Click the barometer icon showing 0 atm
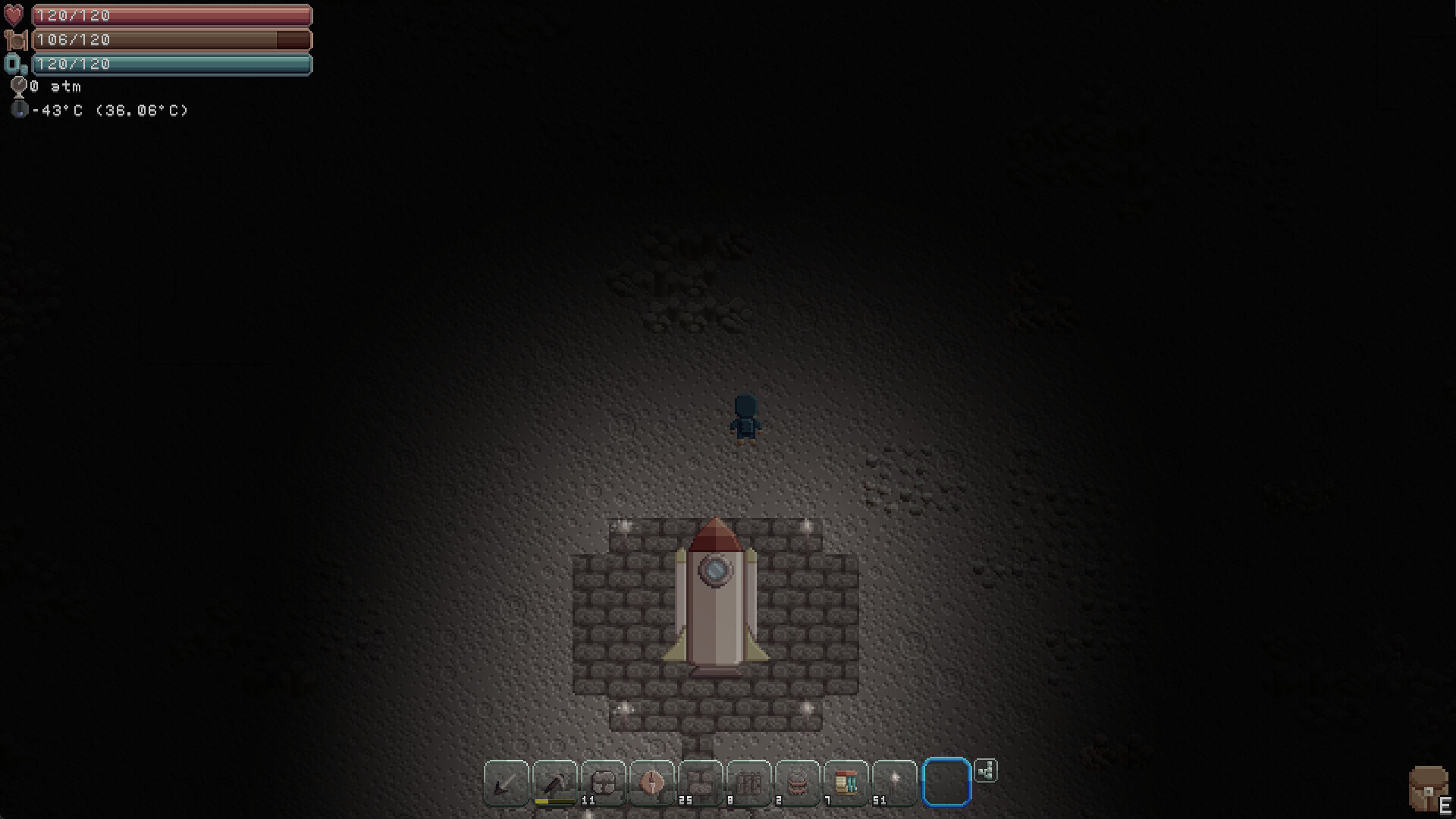1456x819 pixels. 18,86
